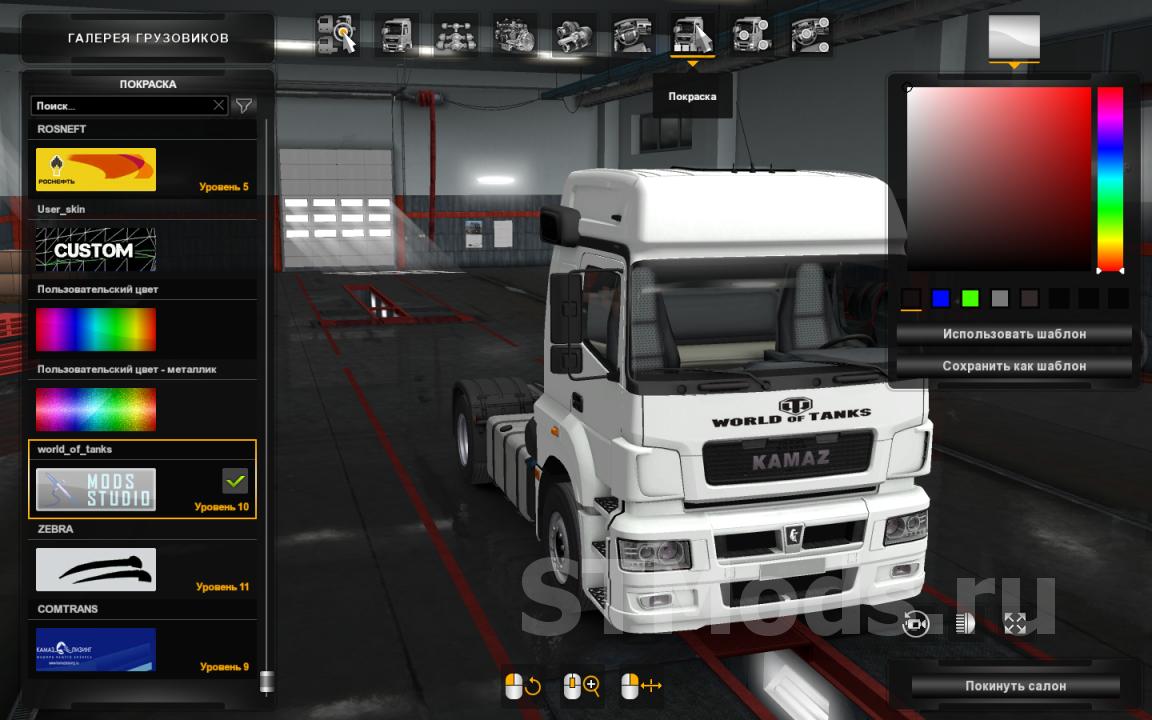Open the paint list filter funnel
The height and width of the screenshot is (720, 1152).
(243, 105)
